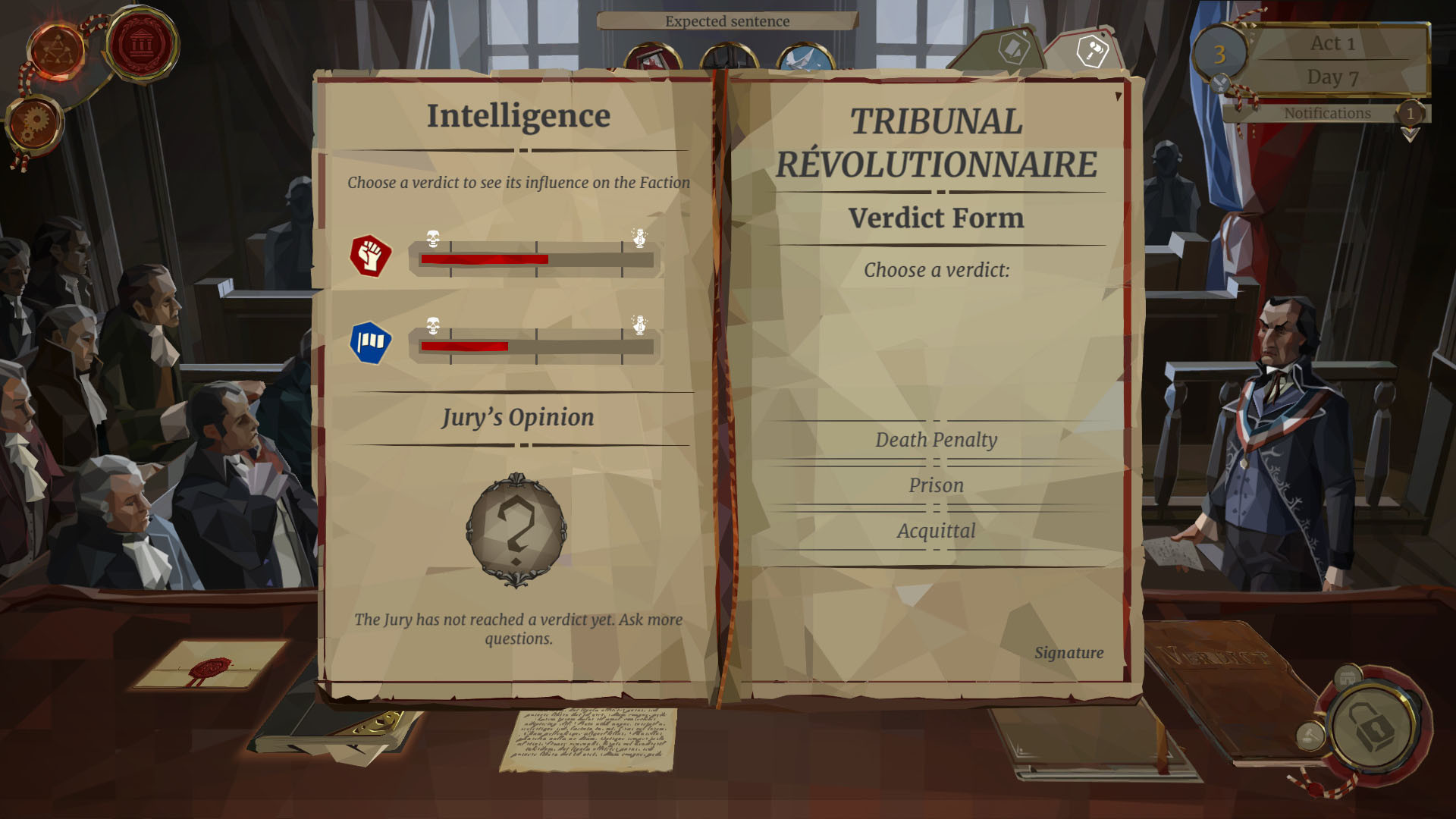Inspect the question-mark Jury's Opinion medallion
The image size is (1456, 819).
click(516, 530)
